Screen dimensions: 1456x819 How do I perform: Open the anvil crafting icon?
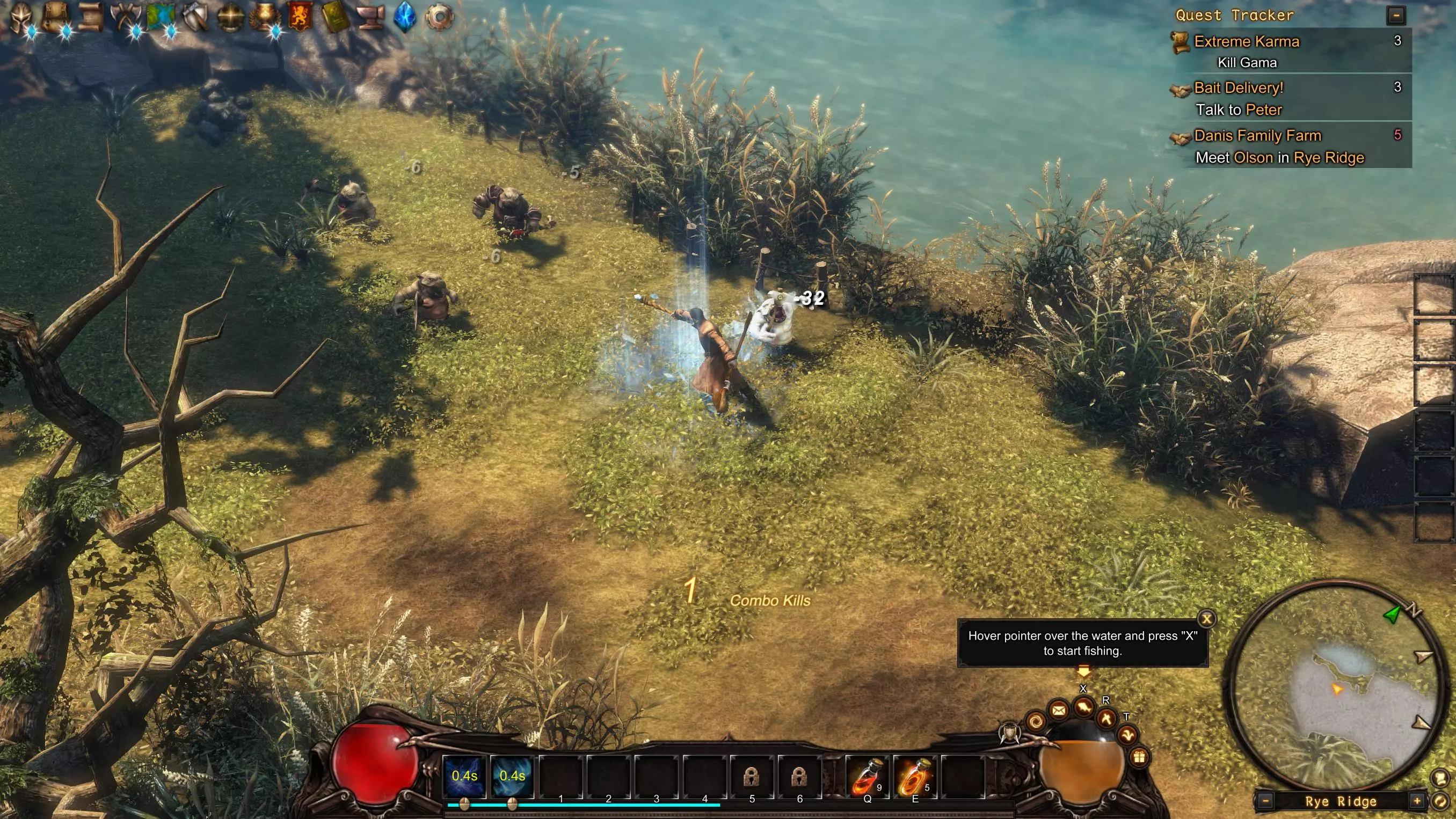pos(370,17)
